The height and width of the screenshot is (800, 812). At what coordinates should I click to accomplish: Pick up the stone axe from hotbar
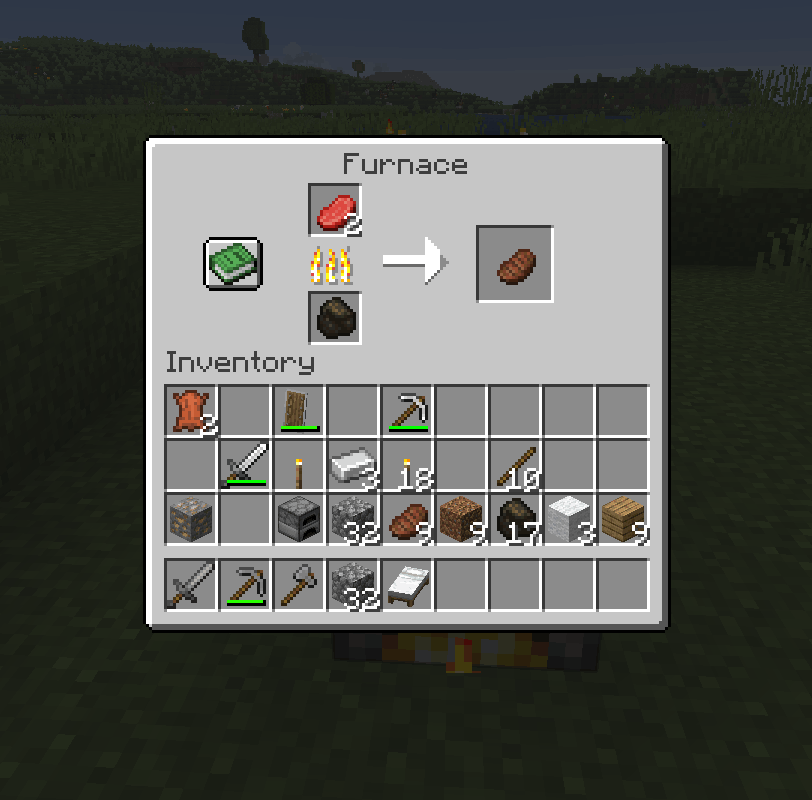point(299,585)
